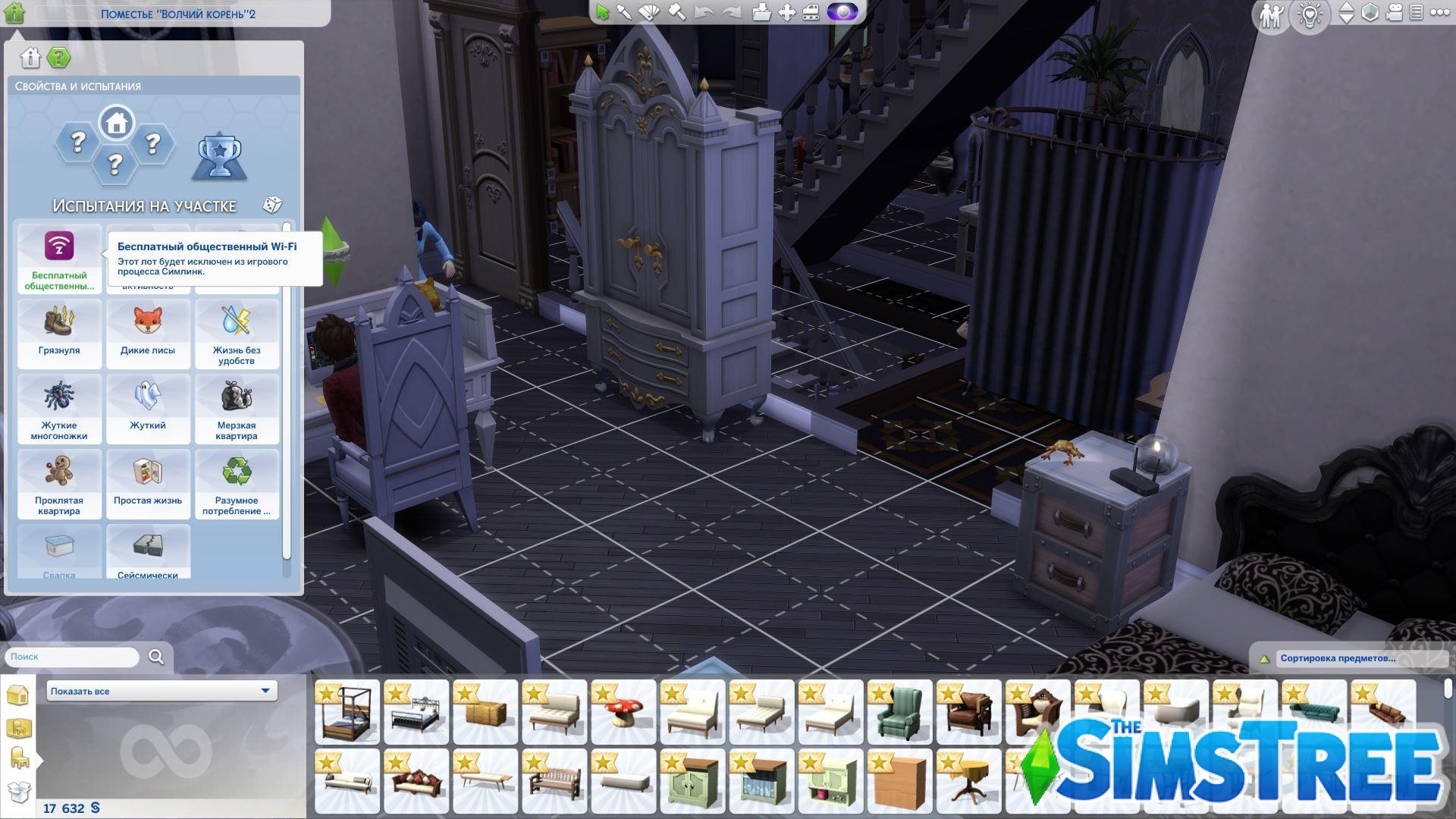This screenshot has width=1456, height=819.
Task: Open the video camera capture tool
Action: coord(1394,13)
